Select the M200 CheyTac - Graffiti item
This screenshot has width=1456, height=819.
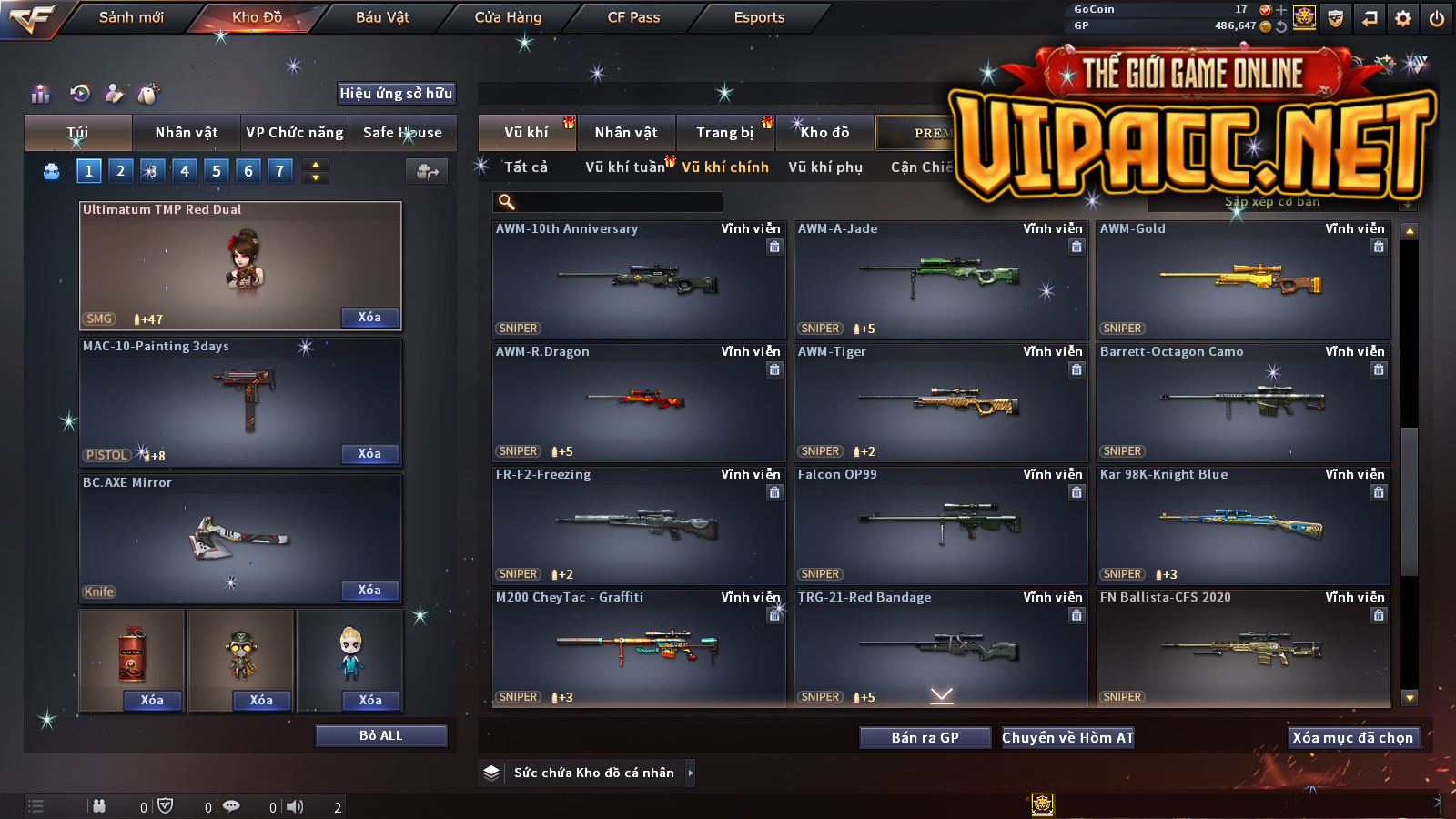click(x=638, y=648)
